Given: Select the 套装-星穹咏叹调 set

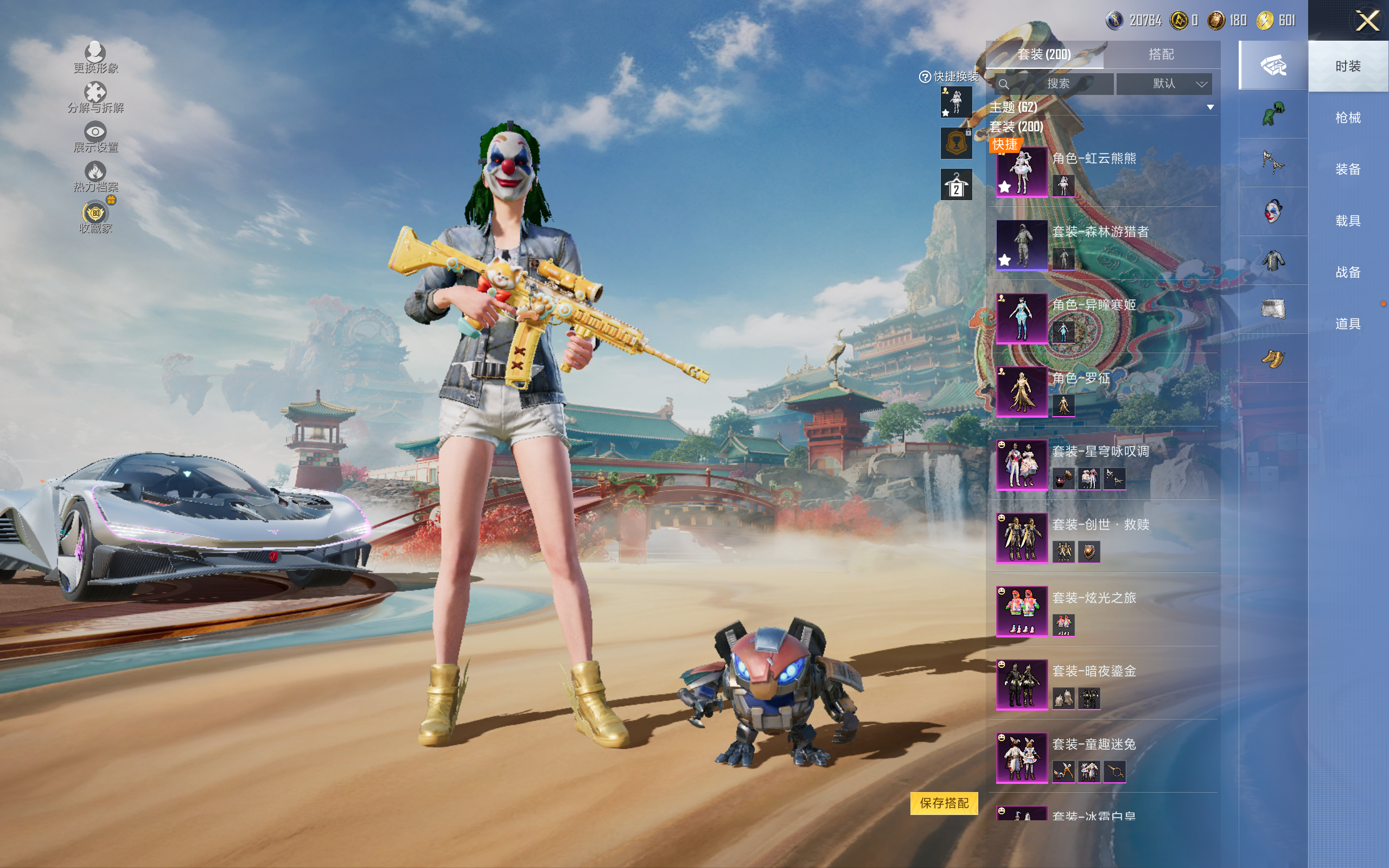Looking at the screenshot, I should pos(1022,465).
